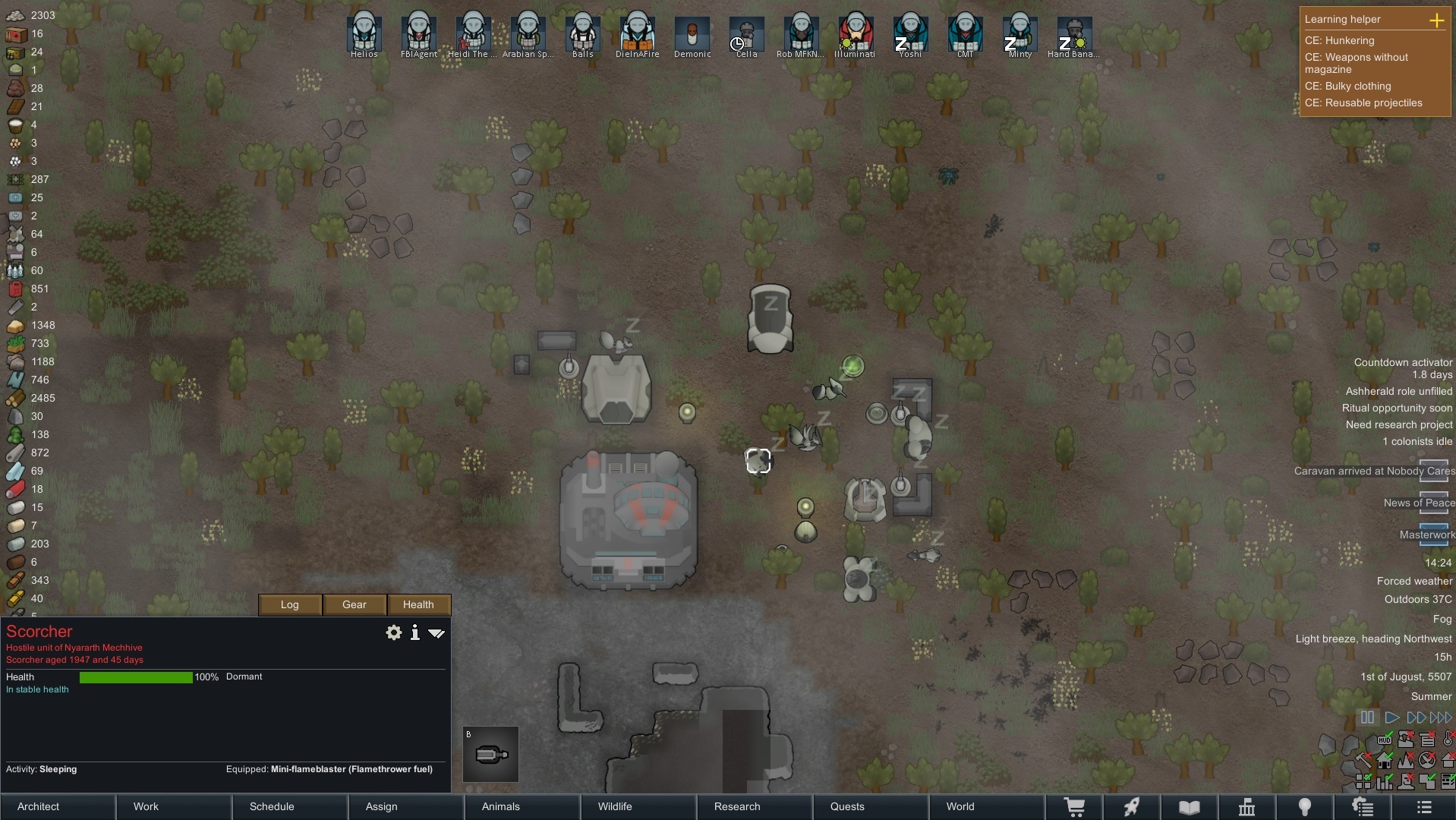Pause the game speed
Screen dimensions: 1456x820
(x=1367, y=717)
